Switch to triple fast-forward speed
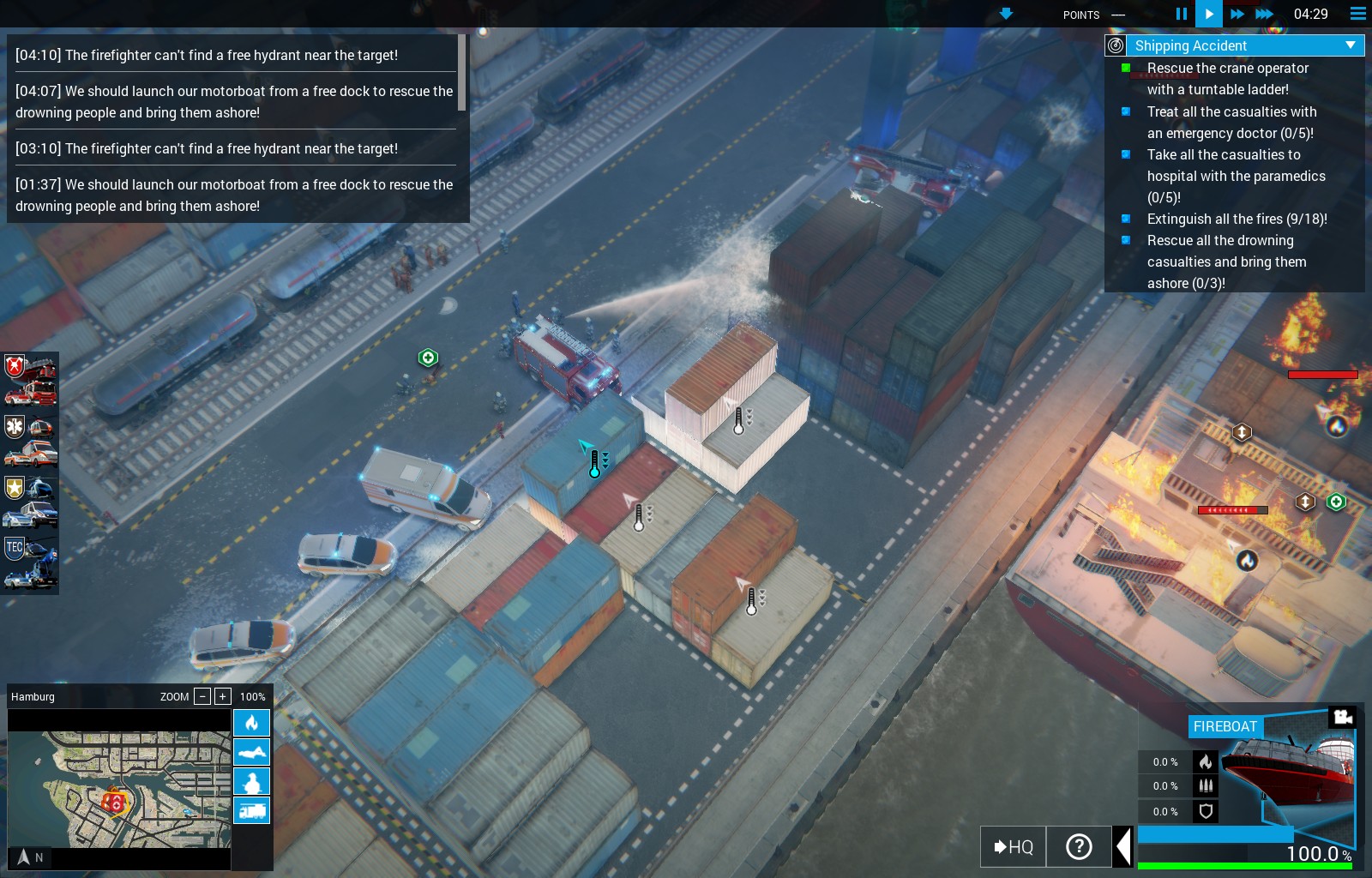Viewport: 1372px width, 878px height. (x=1264, y=14)
